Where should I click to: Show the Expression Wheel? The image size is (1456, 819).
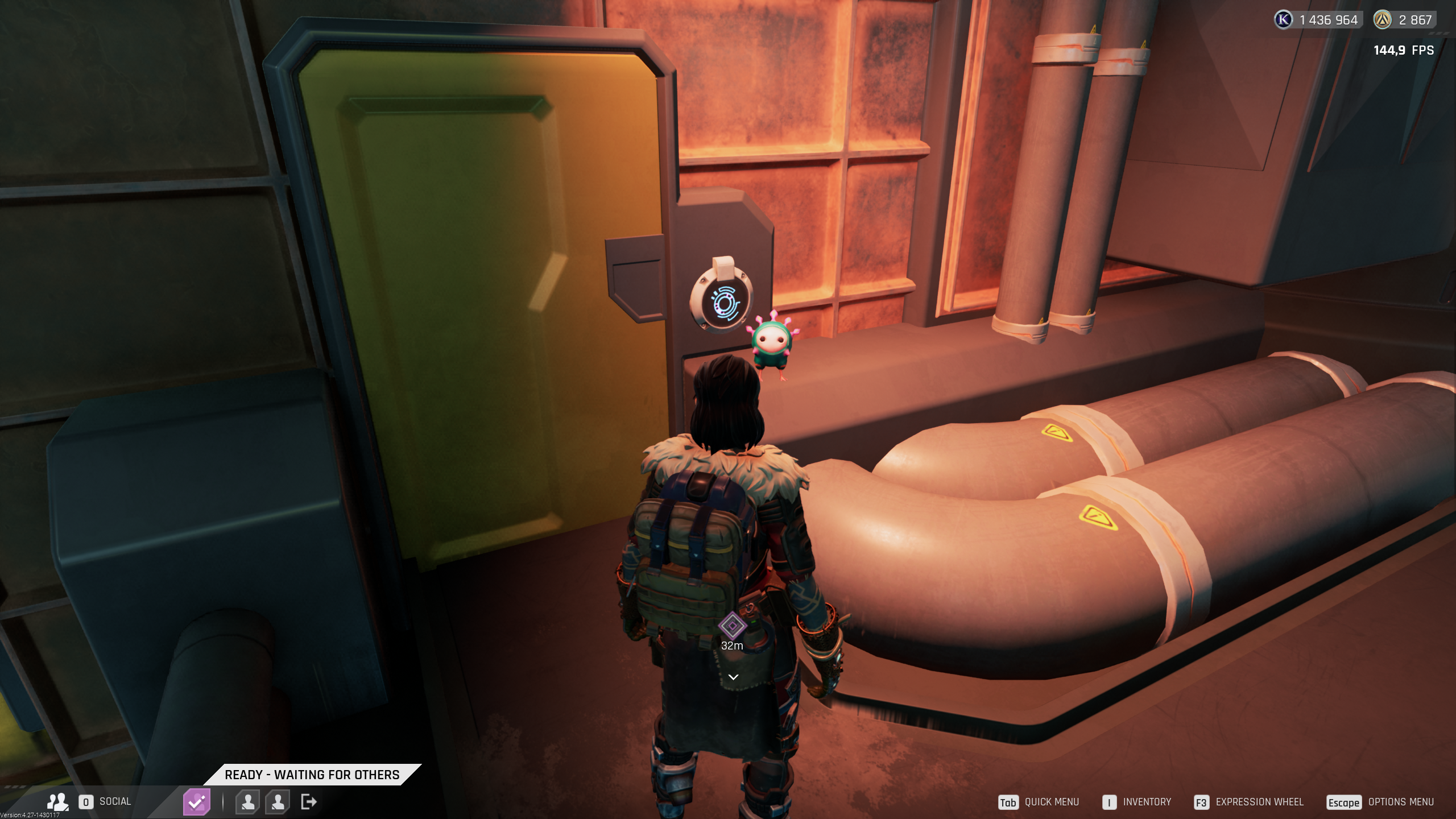(x=1259, y=802)
